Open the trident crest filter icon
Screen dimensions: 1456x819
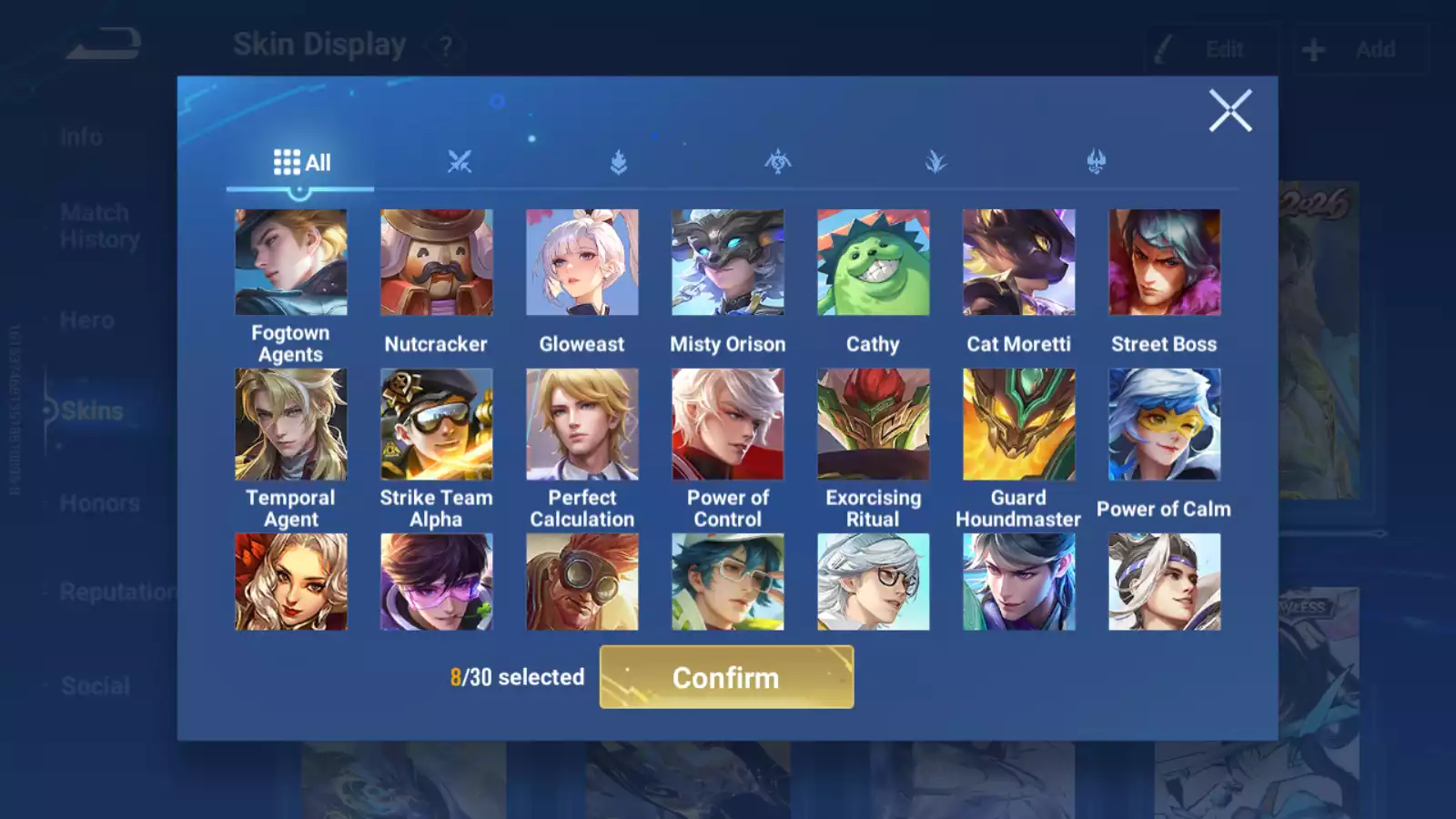(x=1096, y=160)
